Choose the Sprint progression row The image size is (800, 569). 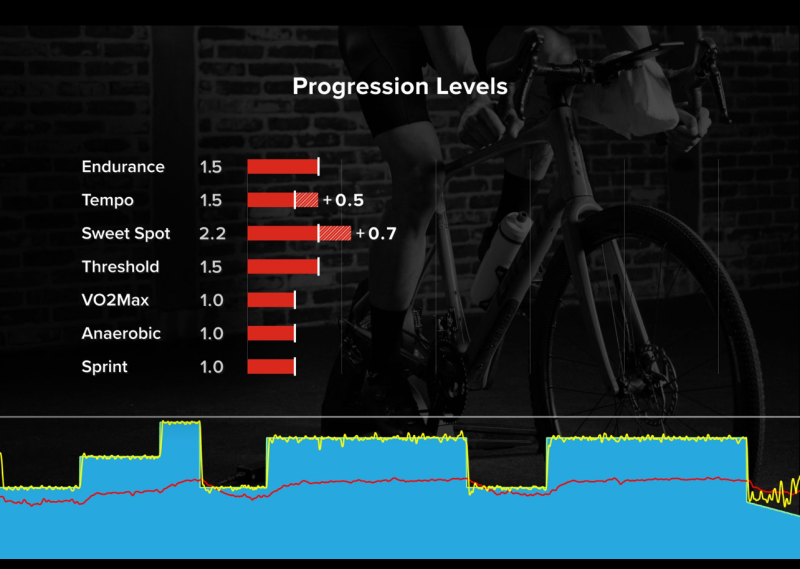(105, 367)
